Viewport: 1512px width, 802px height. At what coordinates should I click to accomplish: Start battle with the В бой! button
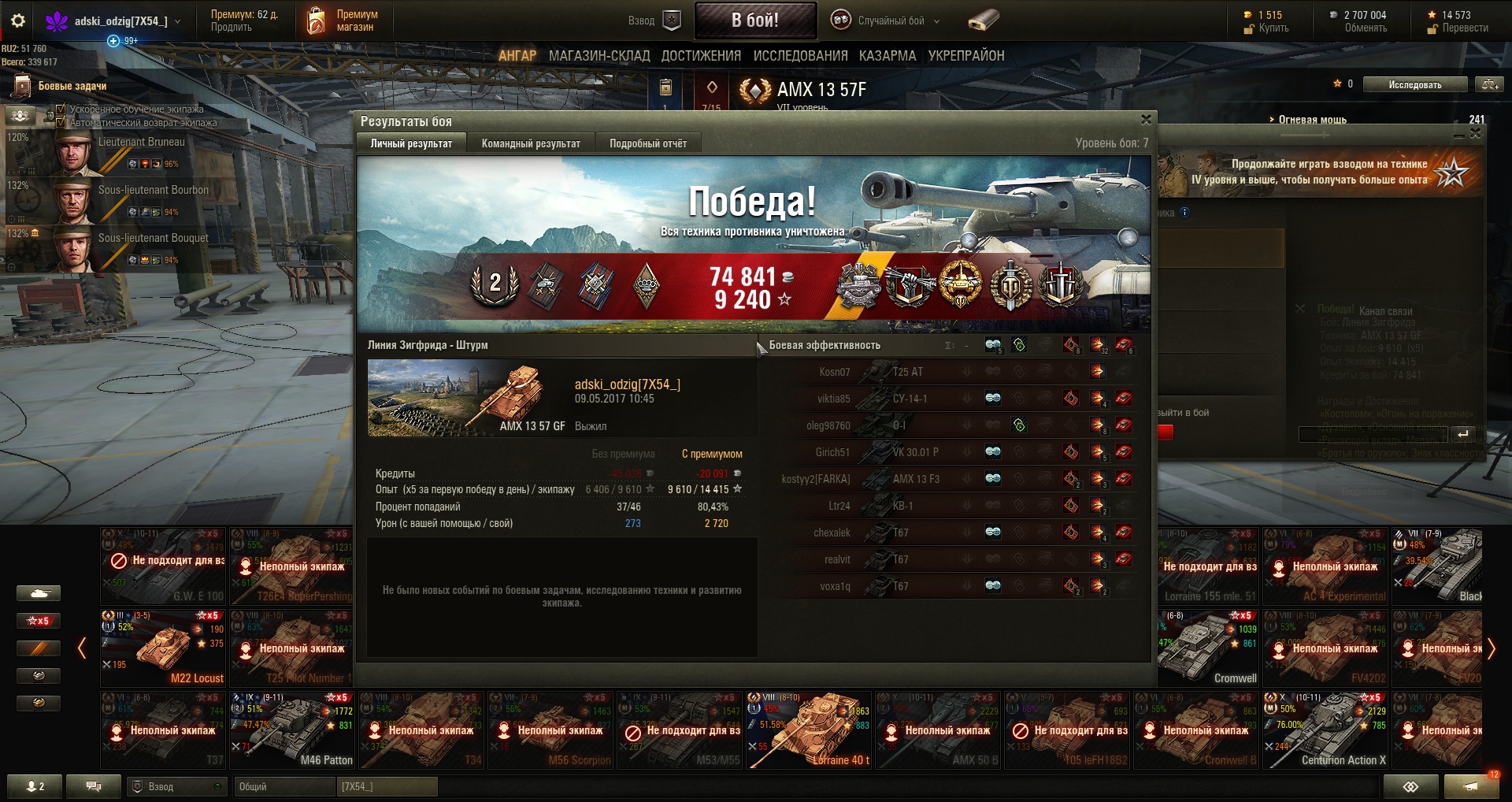tap(754, 20)
